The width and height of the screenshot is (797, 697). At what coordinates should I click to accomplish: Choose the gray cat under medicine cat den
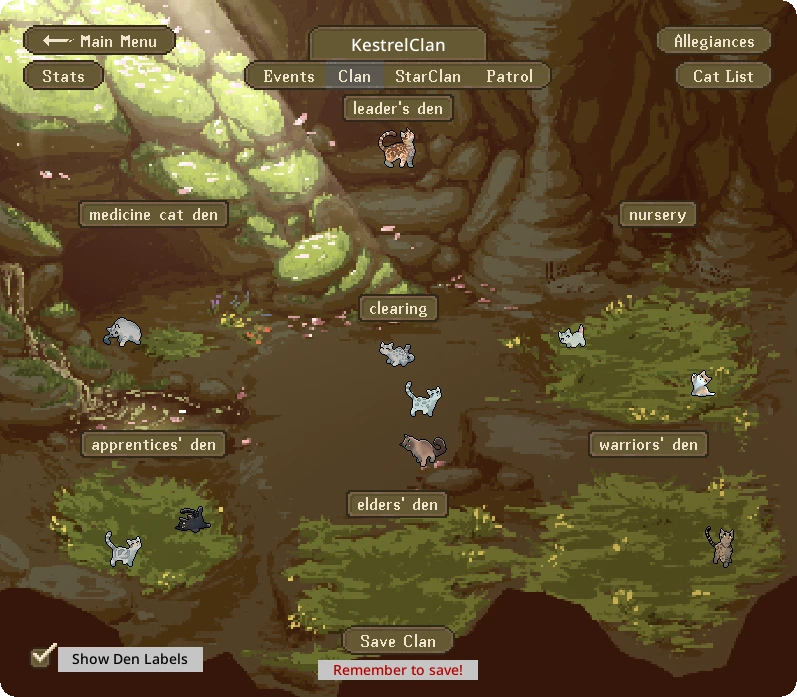pyautogui.click(x=123, y=332)
